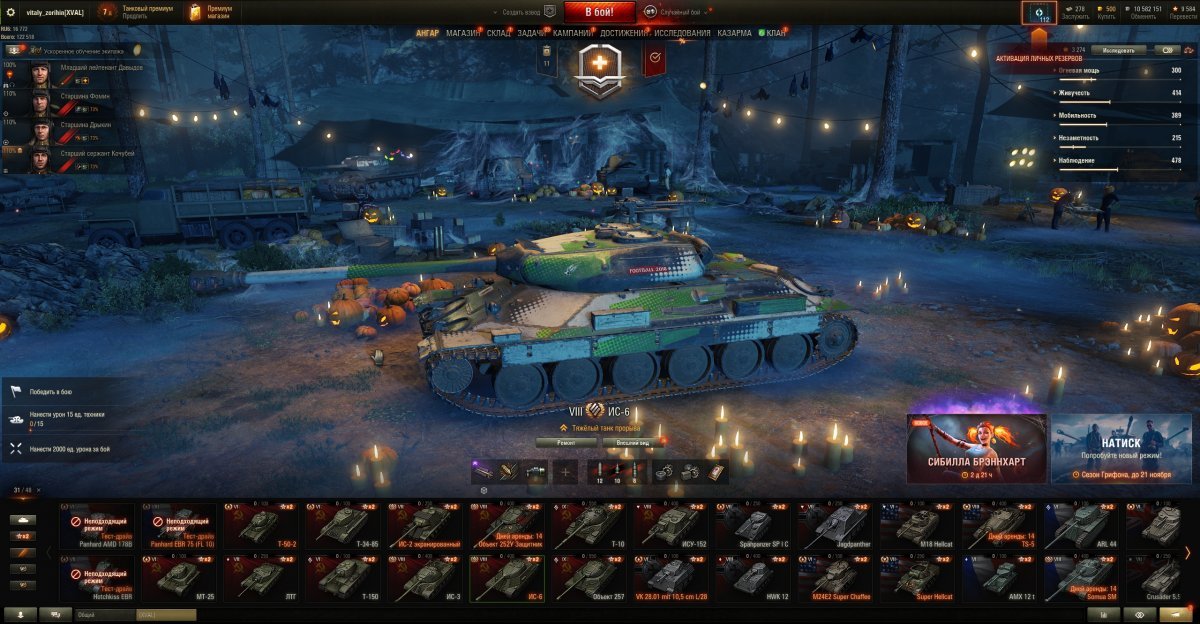Open the Достижения tab
The height and width of the screenshot is (624, 1200).
(627, 33)
